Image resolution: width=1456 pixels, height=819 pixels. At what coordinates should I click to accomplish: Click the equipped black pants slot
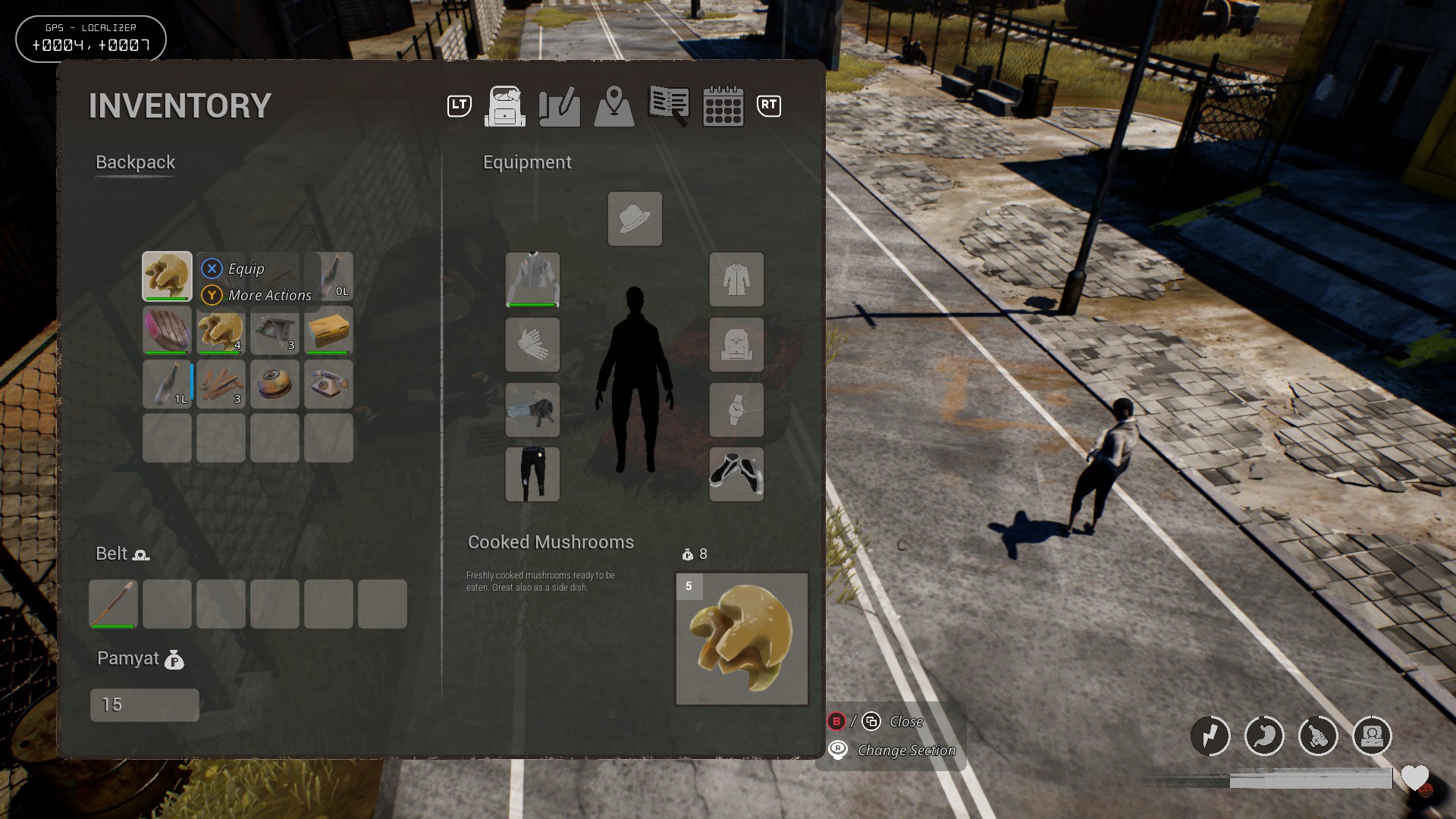(x=532, y=474)
